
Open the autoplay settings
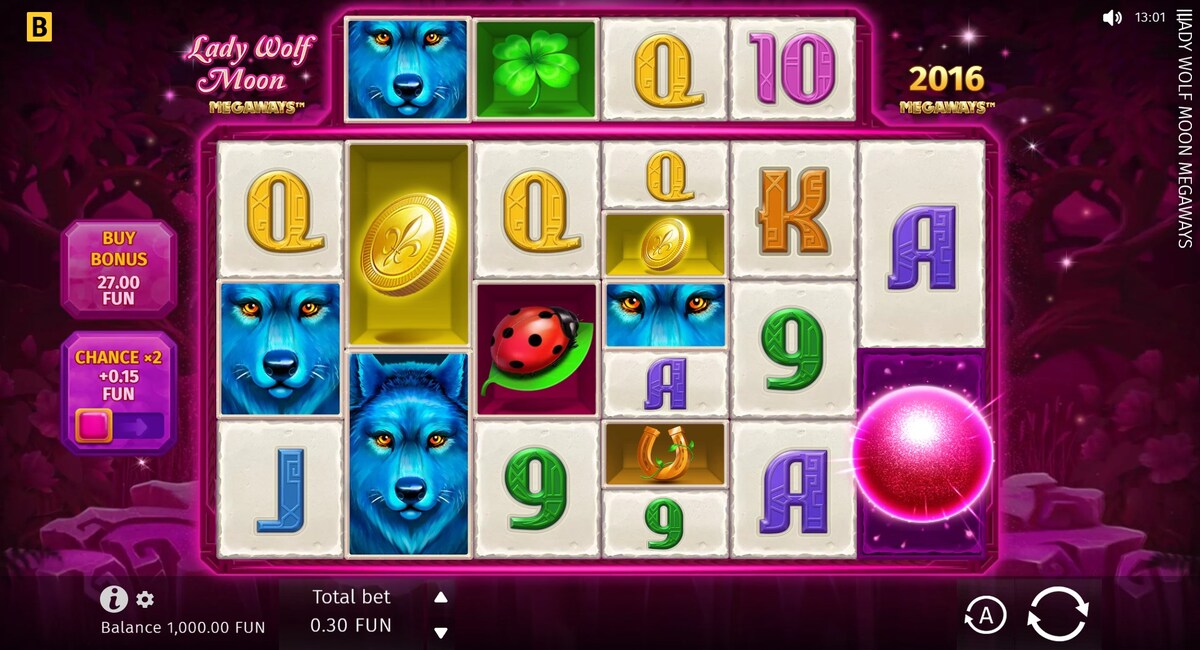[985, 616]
